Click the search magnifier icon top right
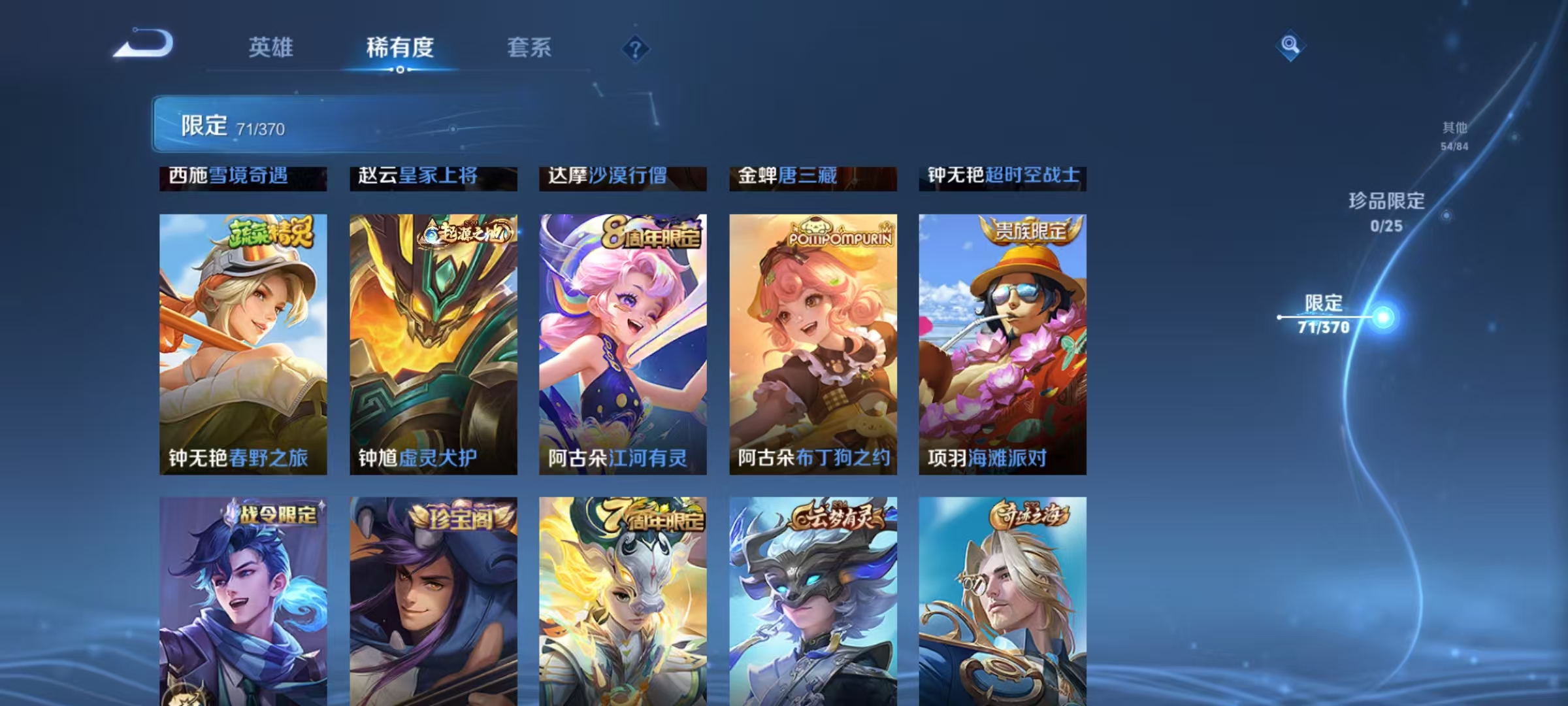Screen dimensions: 1568x706 (x=1290, y=46)
